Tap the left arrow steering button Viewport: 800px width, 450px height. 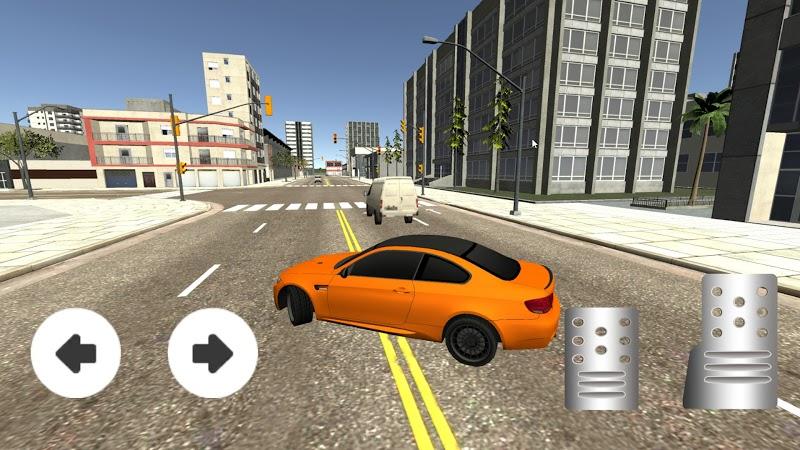click(76, 353)
